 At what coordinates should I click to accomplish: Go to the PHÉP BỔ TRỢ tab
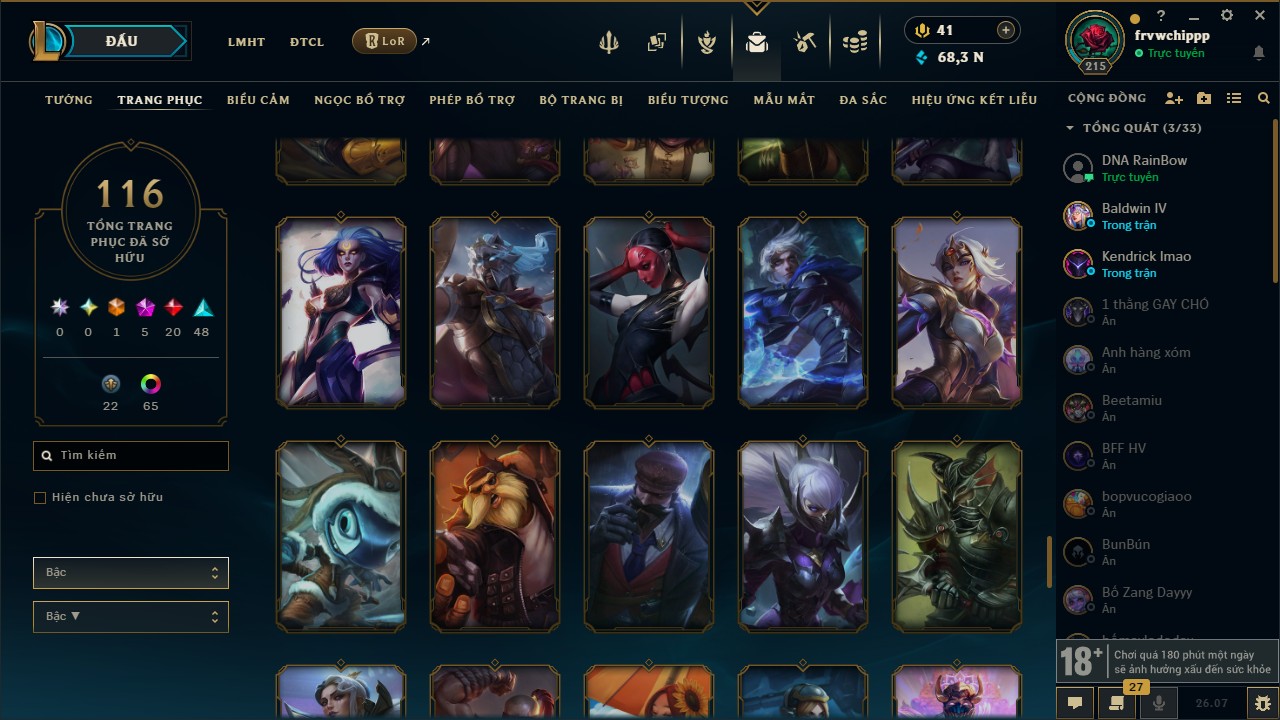472,100
